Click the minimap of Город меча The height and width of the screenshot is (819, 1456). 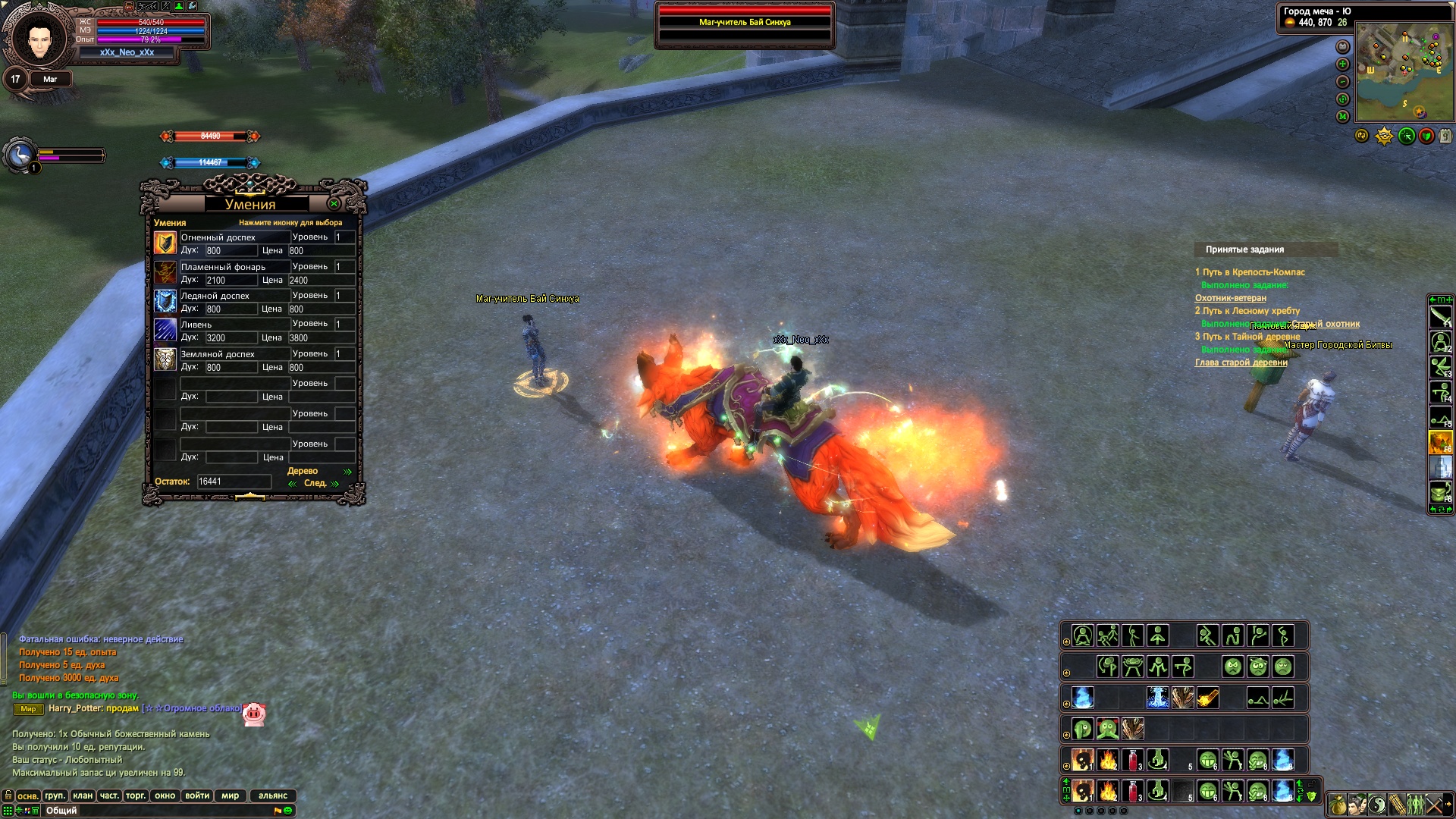[1404, 71]
